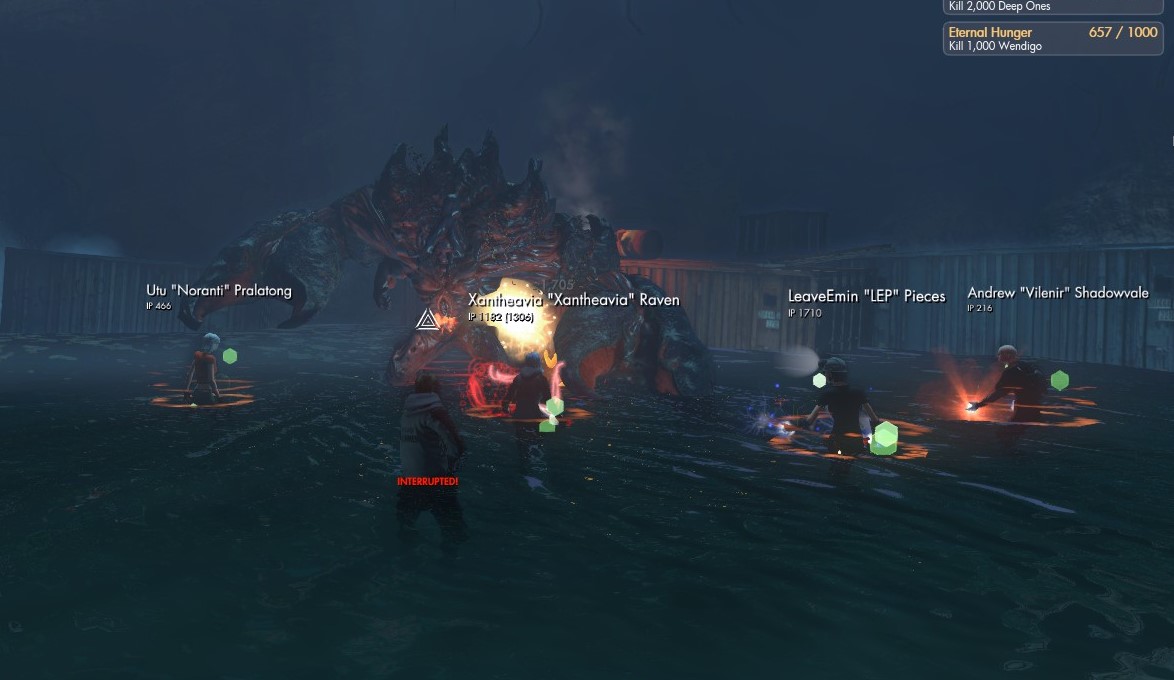Select the Xantheavia Raven nameplate

(573, 300)
